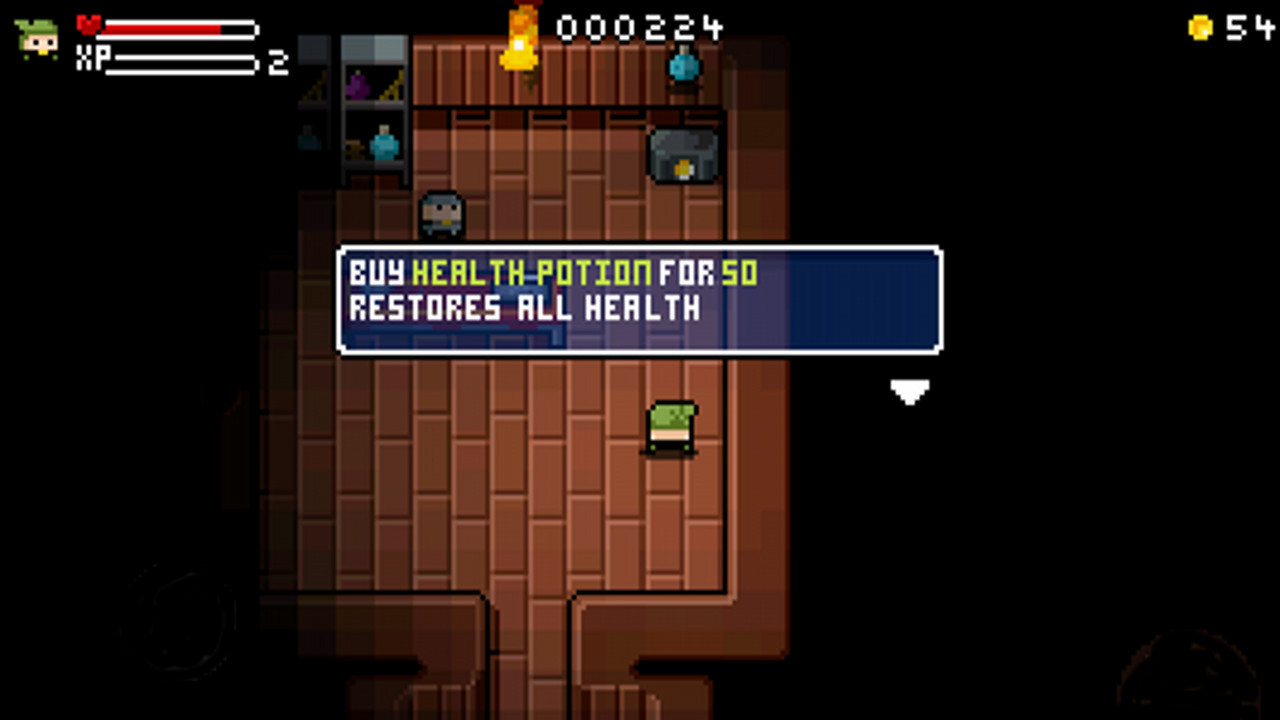
Task: Click the HEALTH POTION highlighted text
Action: tap(533, 270)
